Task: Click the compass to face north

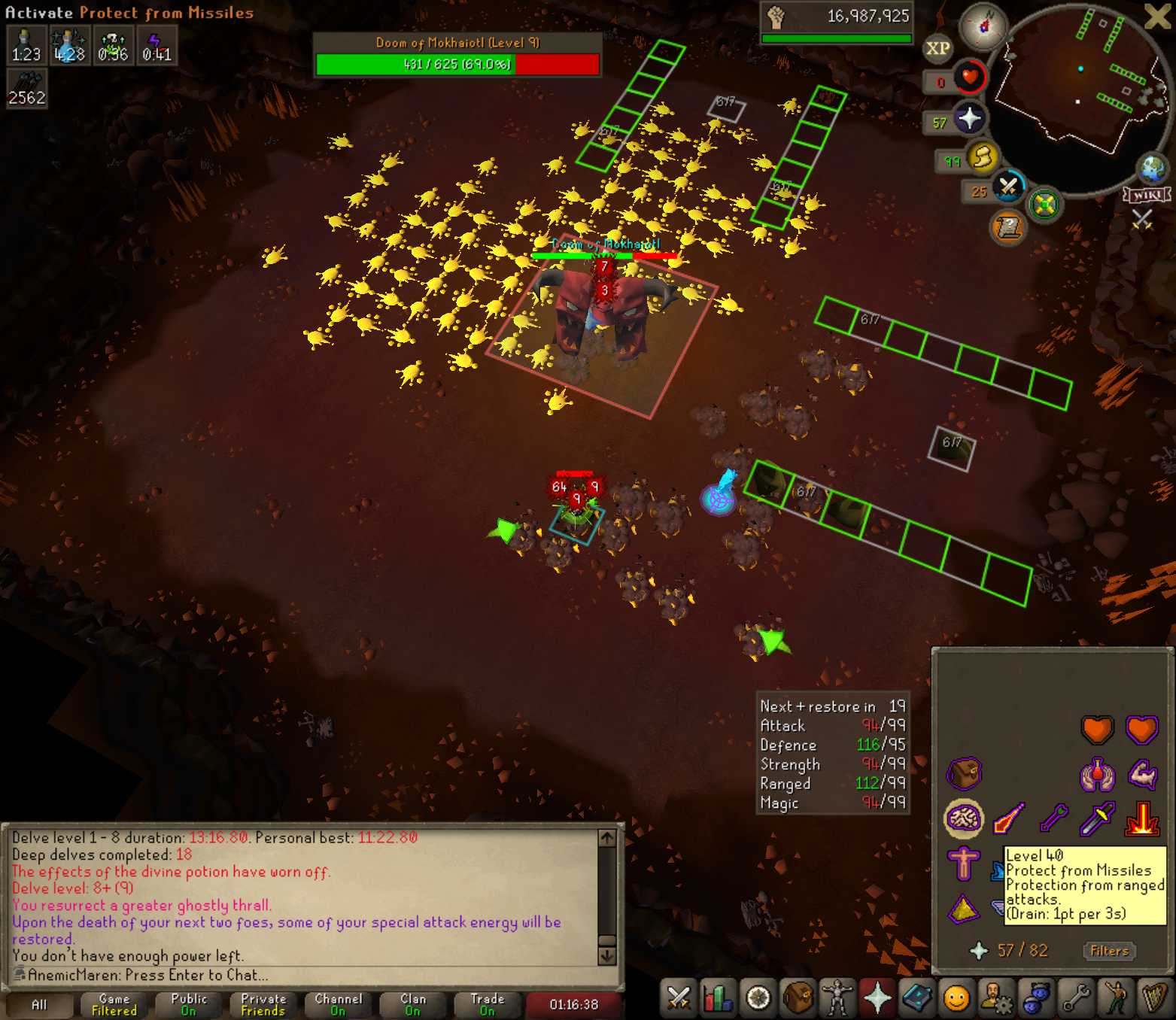Action: coord(984,26)
